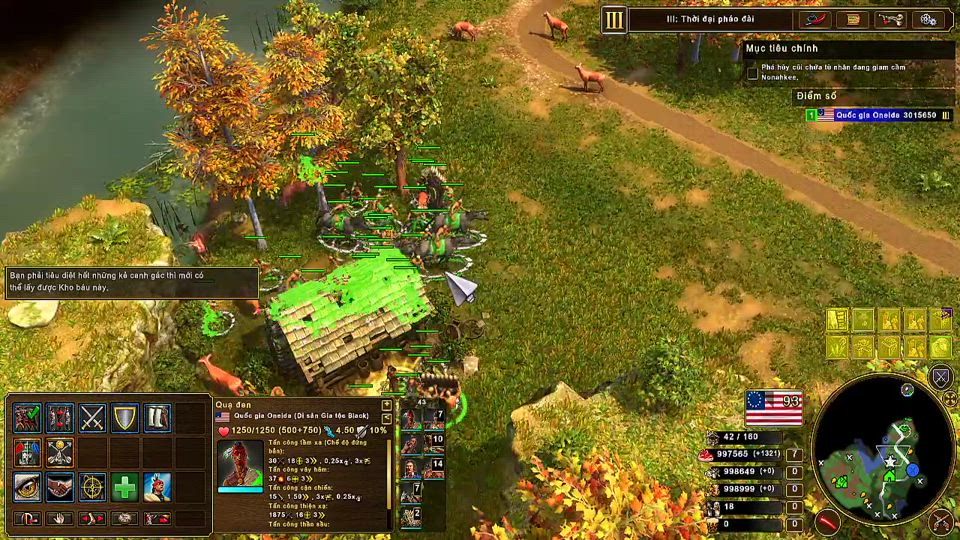Viewport: 960px width, 540px height.
Task: Open the scroll objectives button in top bar
Action: pyautogui.click(x=851, y=19)
